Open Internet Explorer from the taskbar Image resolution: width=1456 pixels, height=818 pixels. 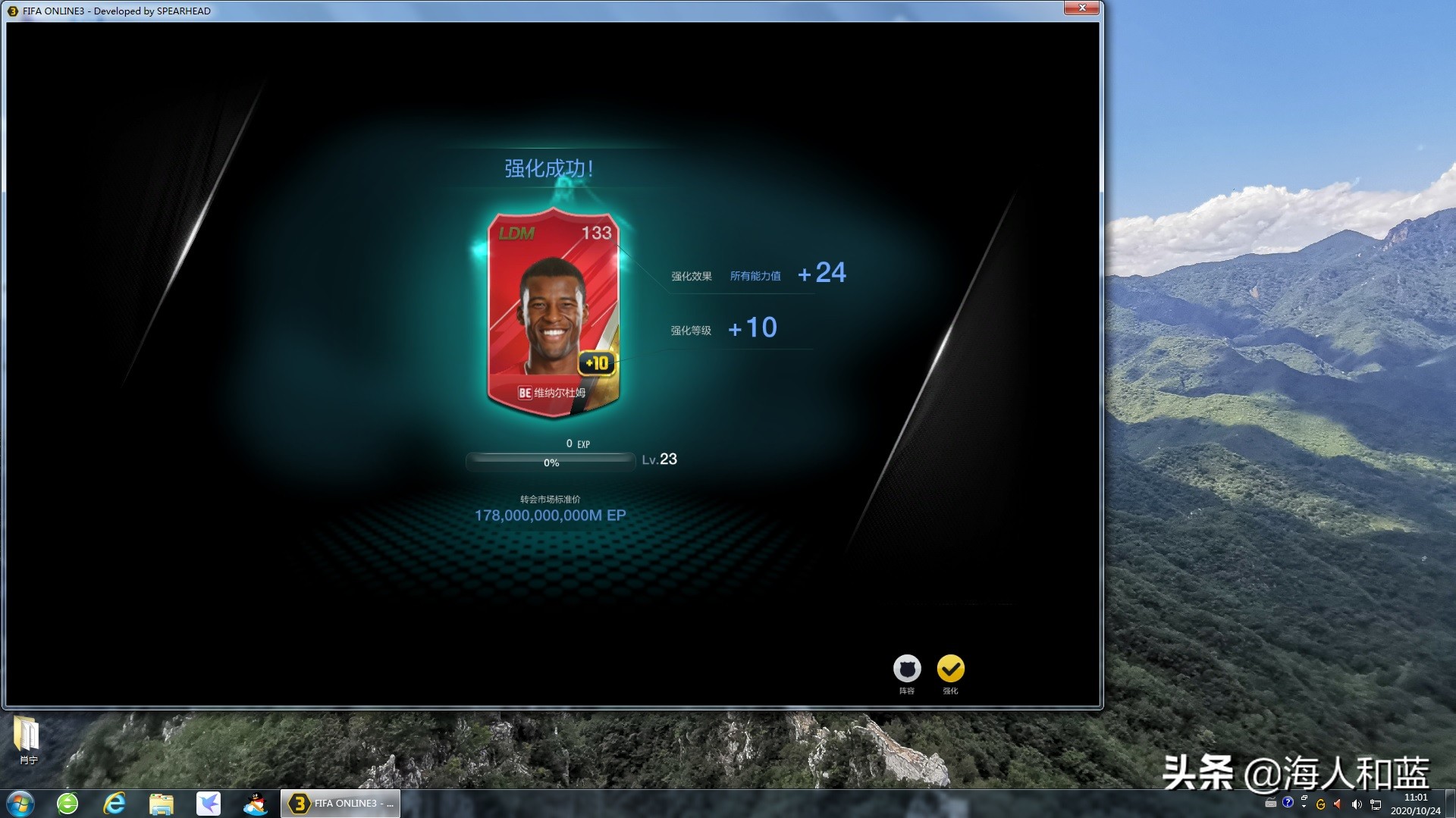[x=115, y=804]
